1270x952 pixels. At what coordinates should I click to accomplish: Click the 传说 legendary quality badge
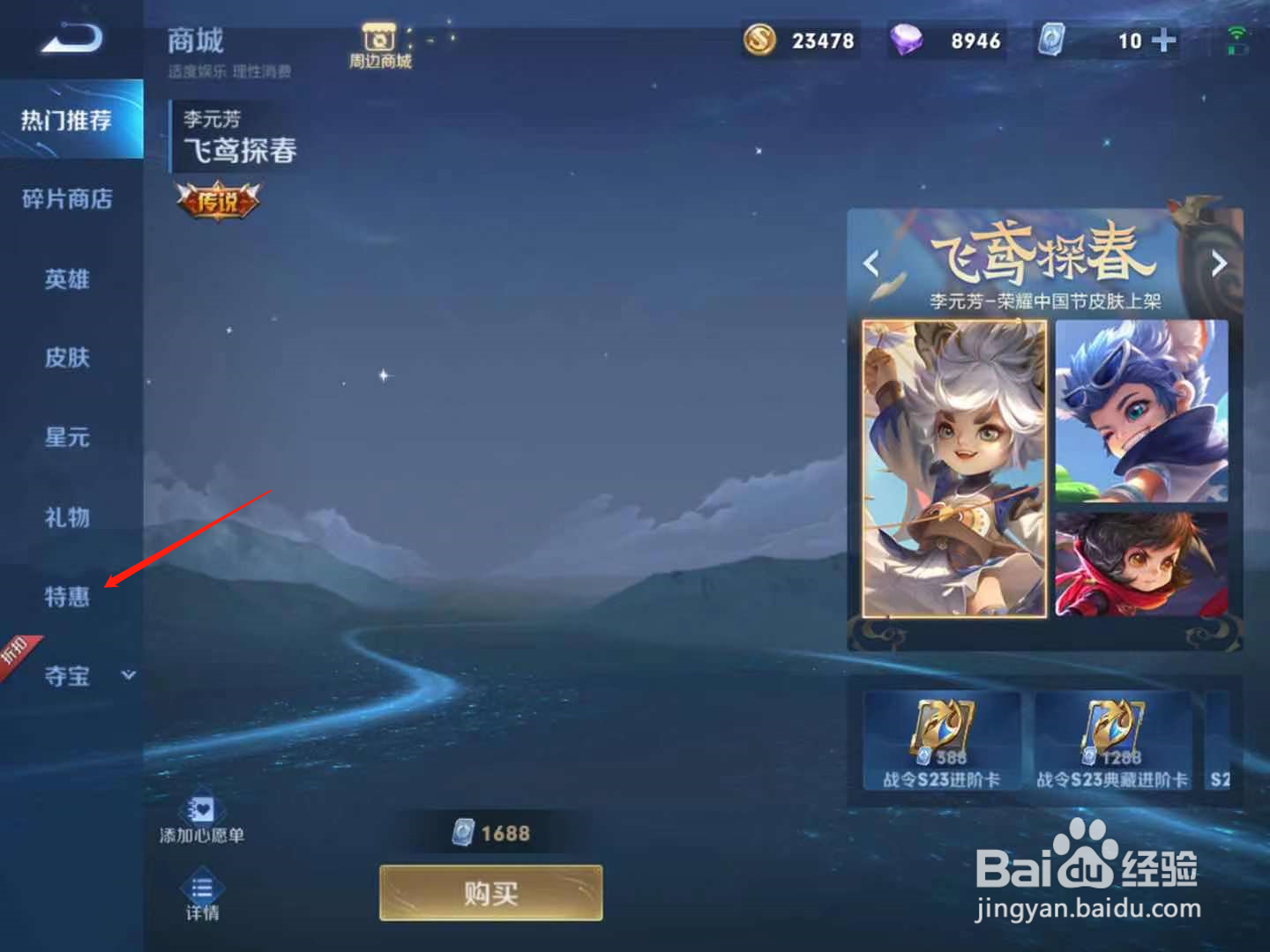point(220,201)
